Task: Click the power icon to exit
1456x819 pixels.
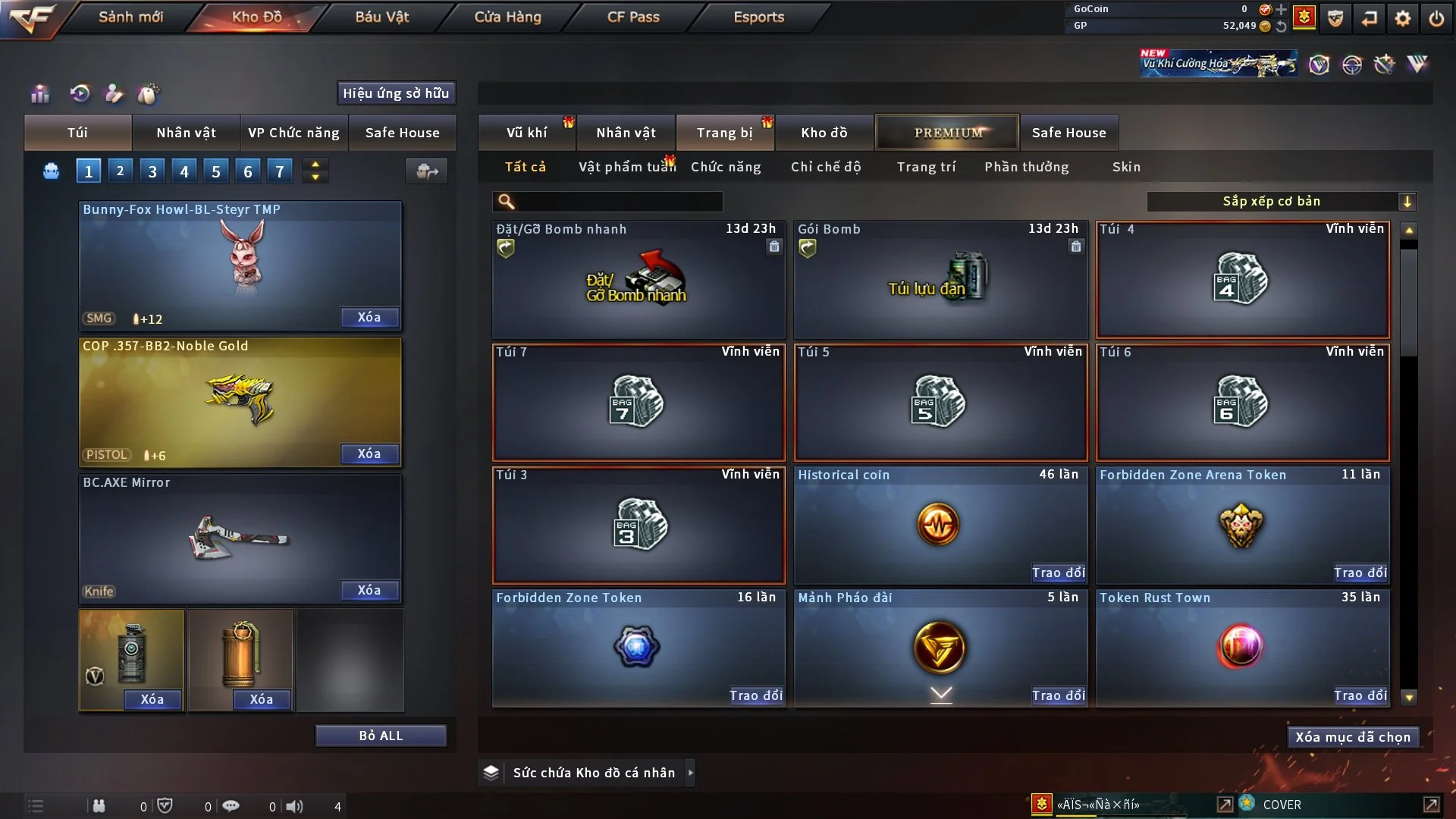Action: (1436, 18)
